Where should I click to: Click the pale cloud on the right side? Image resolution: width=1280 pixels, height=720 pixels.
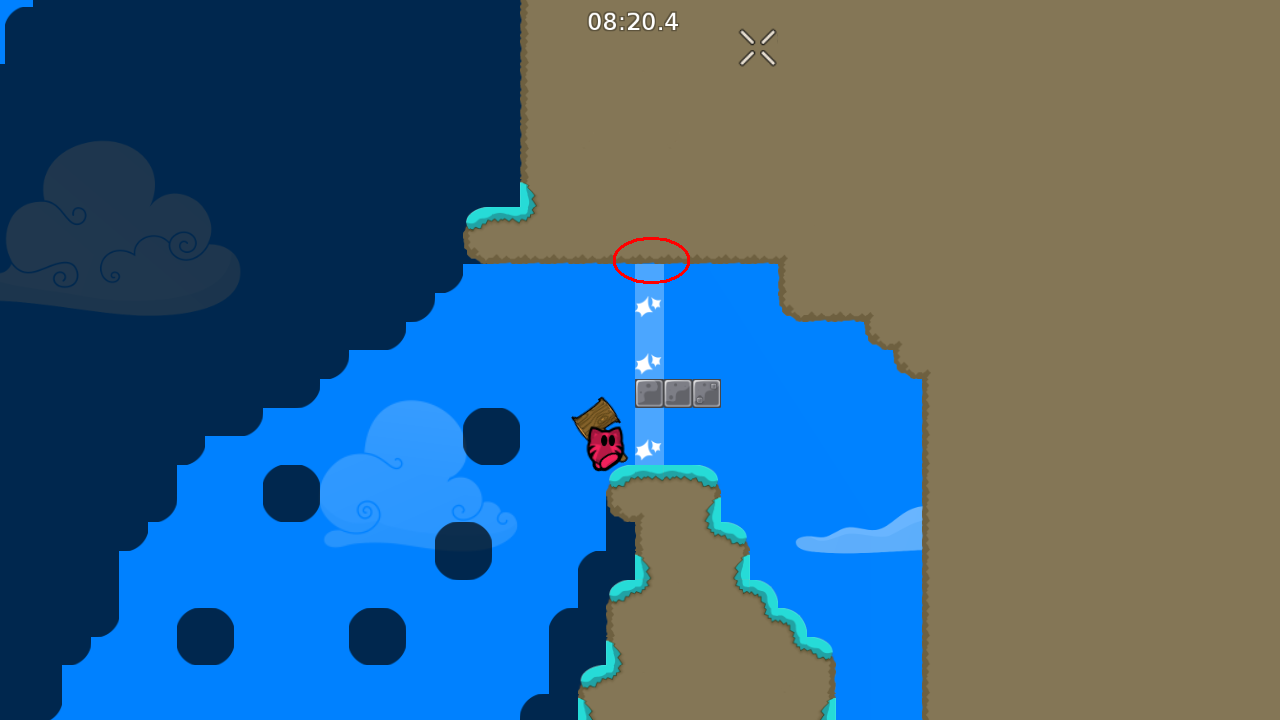[860, 538]
